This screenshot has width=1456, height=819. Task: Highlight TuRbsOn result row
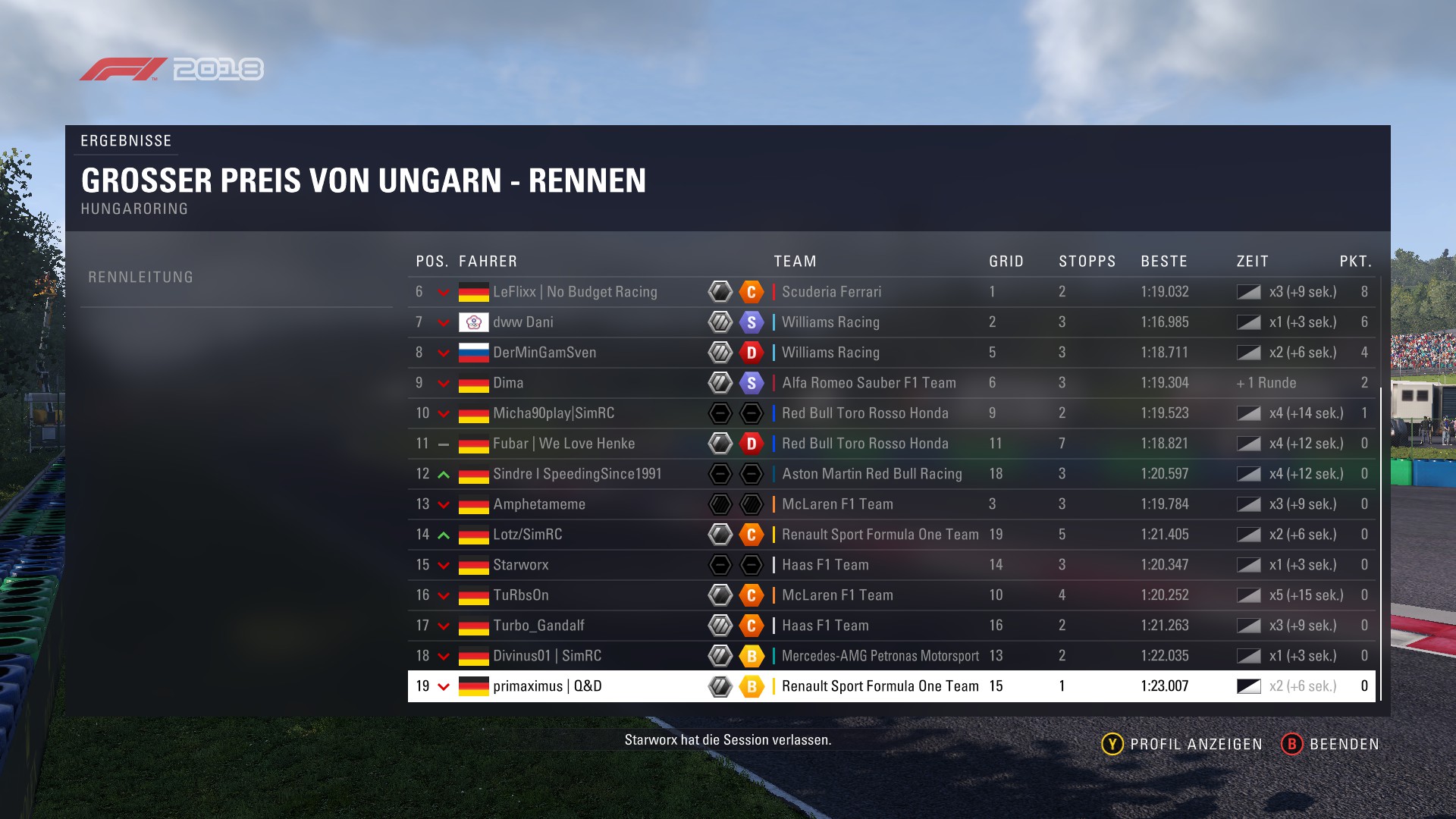coord(521,595)
